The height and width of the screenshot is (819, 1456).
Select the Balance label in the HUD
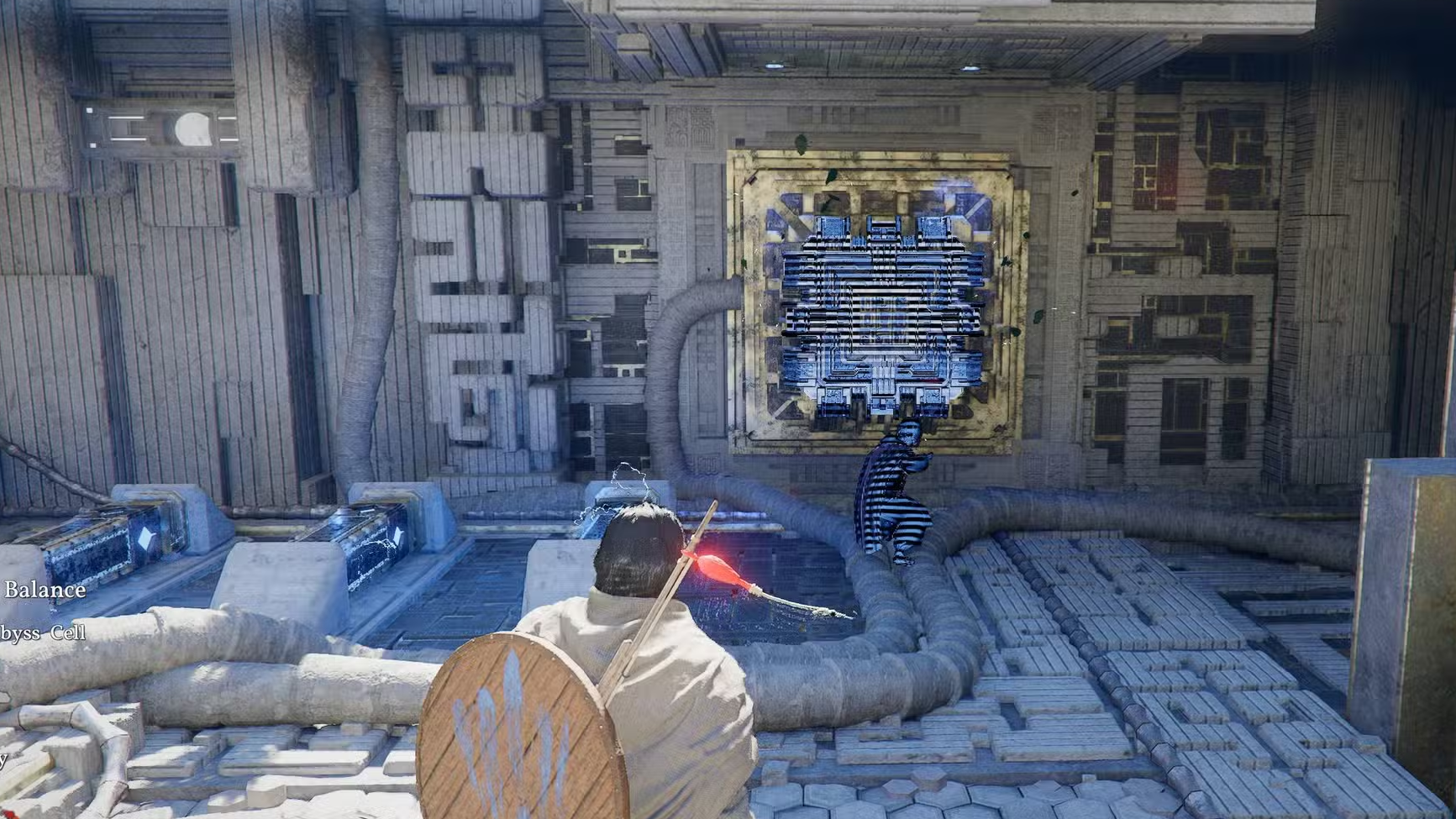pos(44,590)
